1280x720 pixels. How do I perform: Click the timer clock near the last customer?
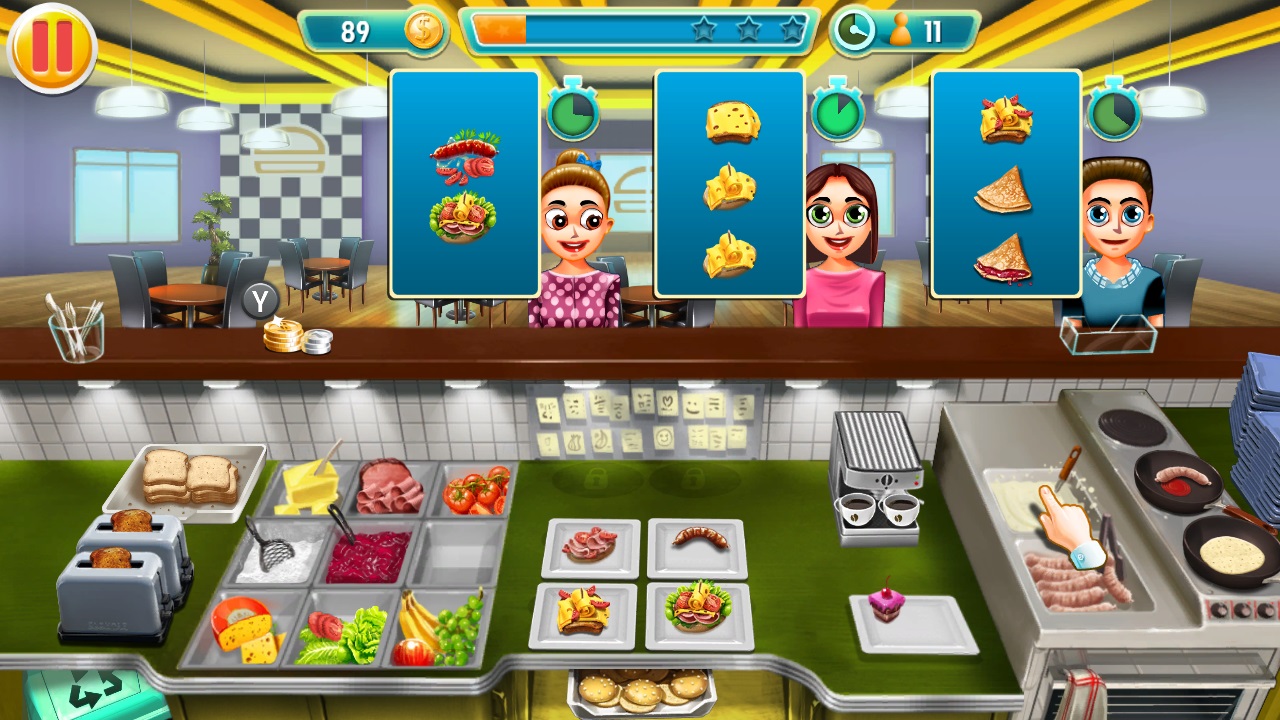point(1112,113)
